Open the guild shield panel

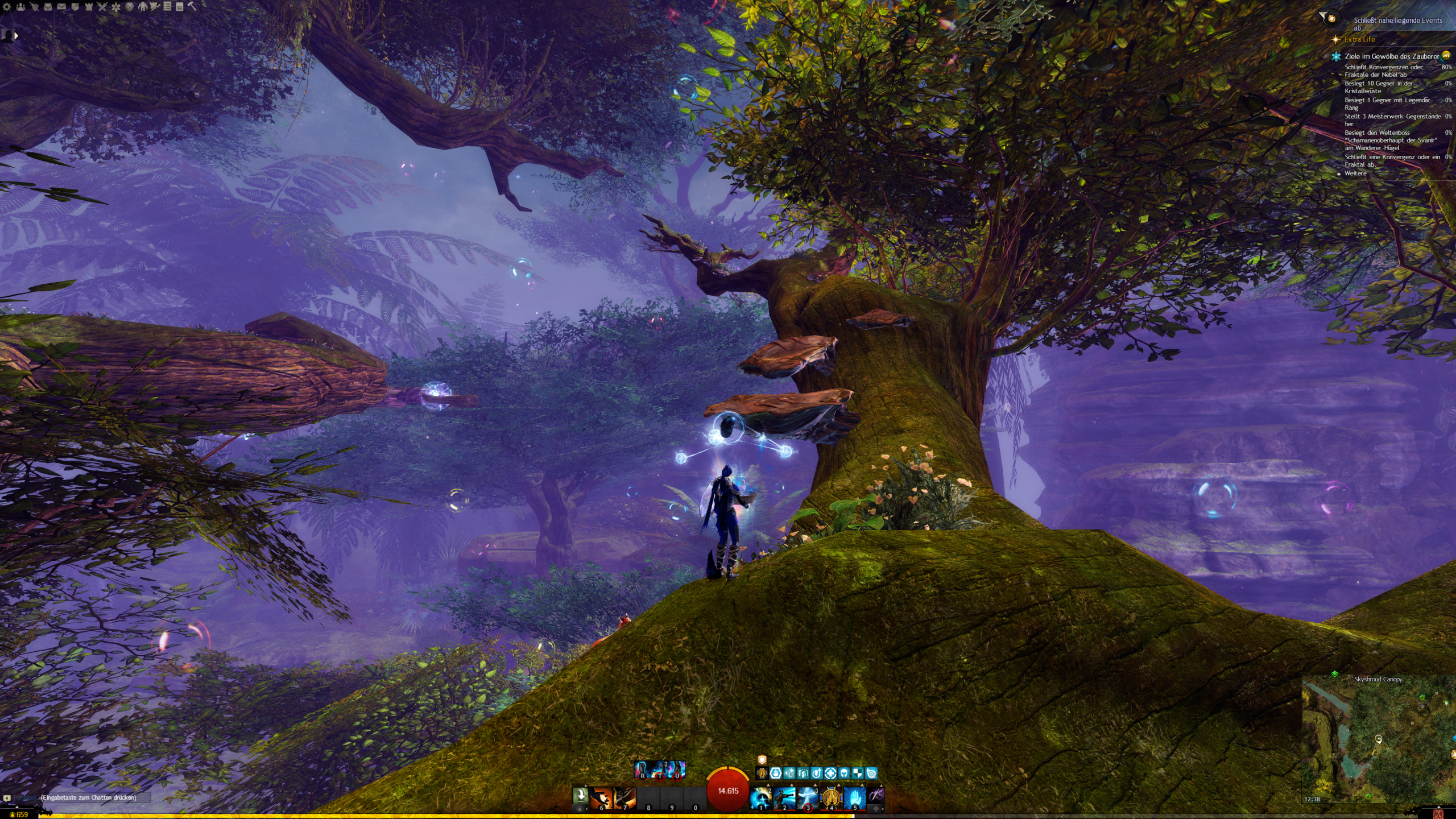(75, 7)
